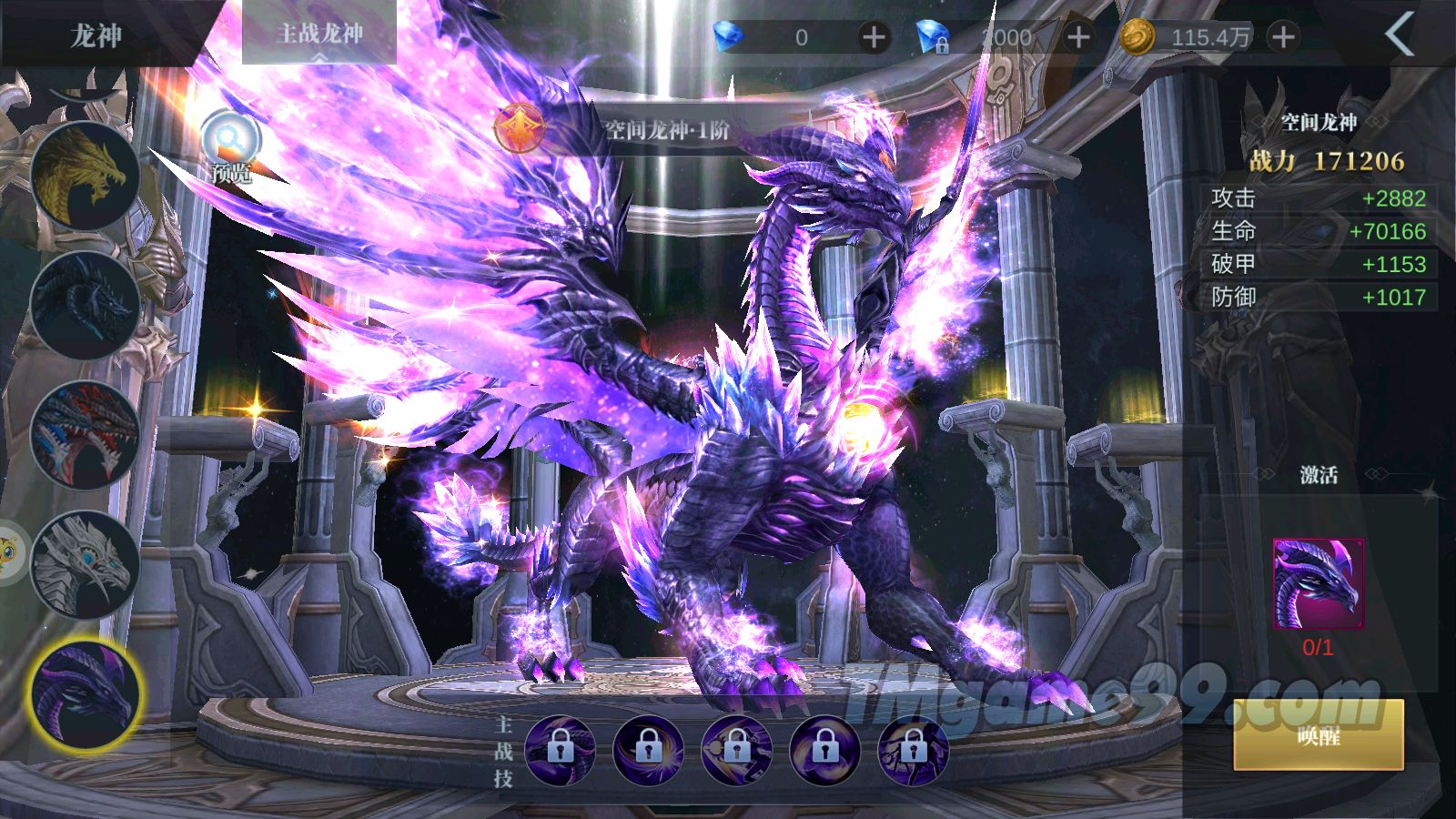Open the 主战龙神 tab

tap(319, 35)
